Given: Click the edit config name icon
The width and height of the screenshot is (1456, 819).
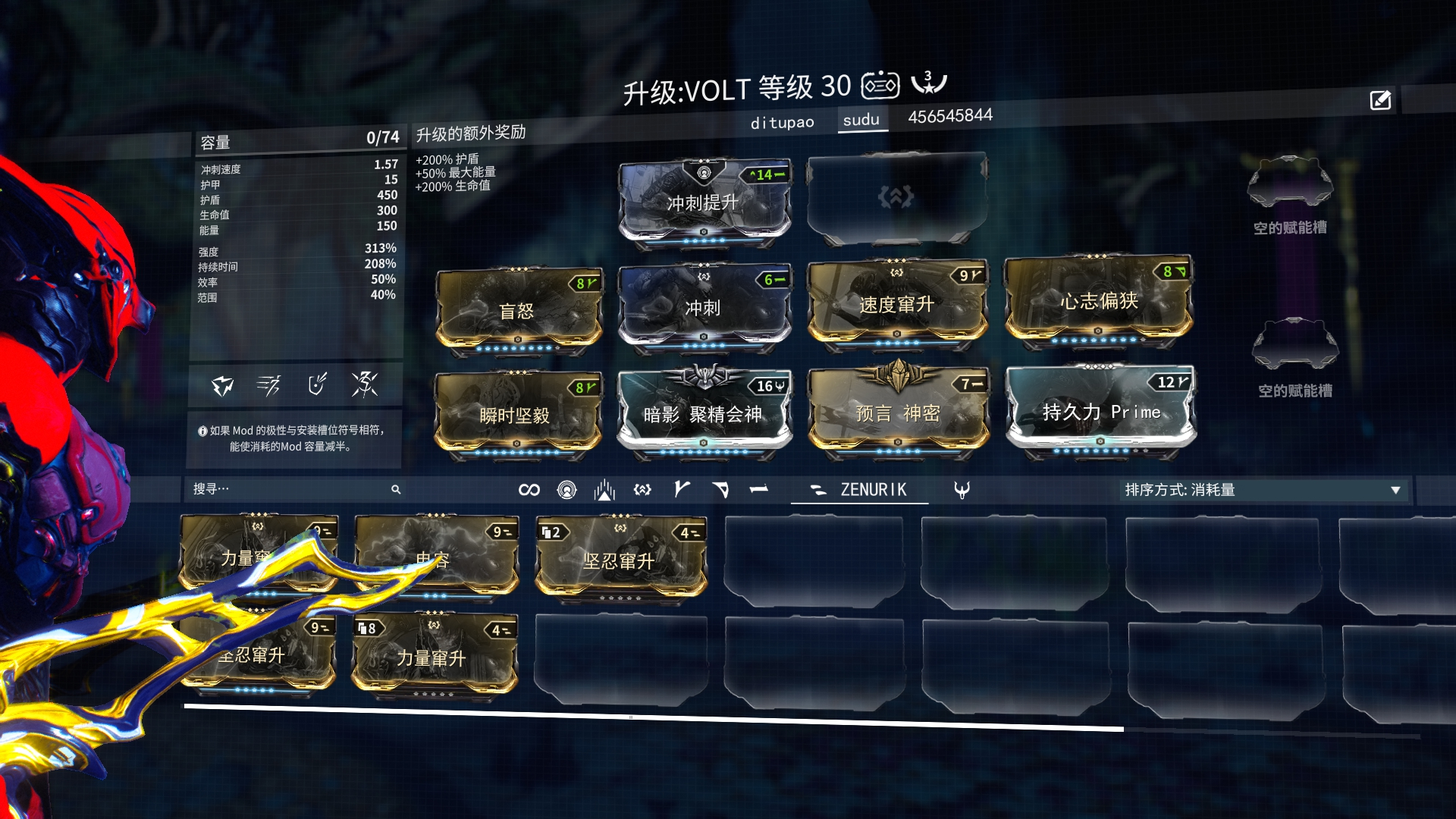Looking at the screenshot, I should (x=1380, y=100).
